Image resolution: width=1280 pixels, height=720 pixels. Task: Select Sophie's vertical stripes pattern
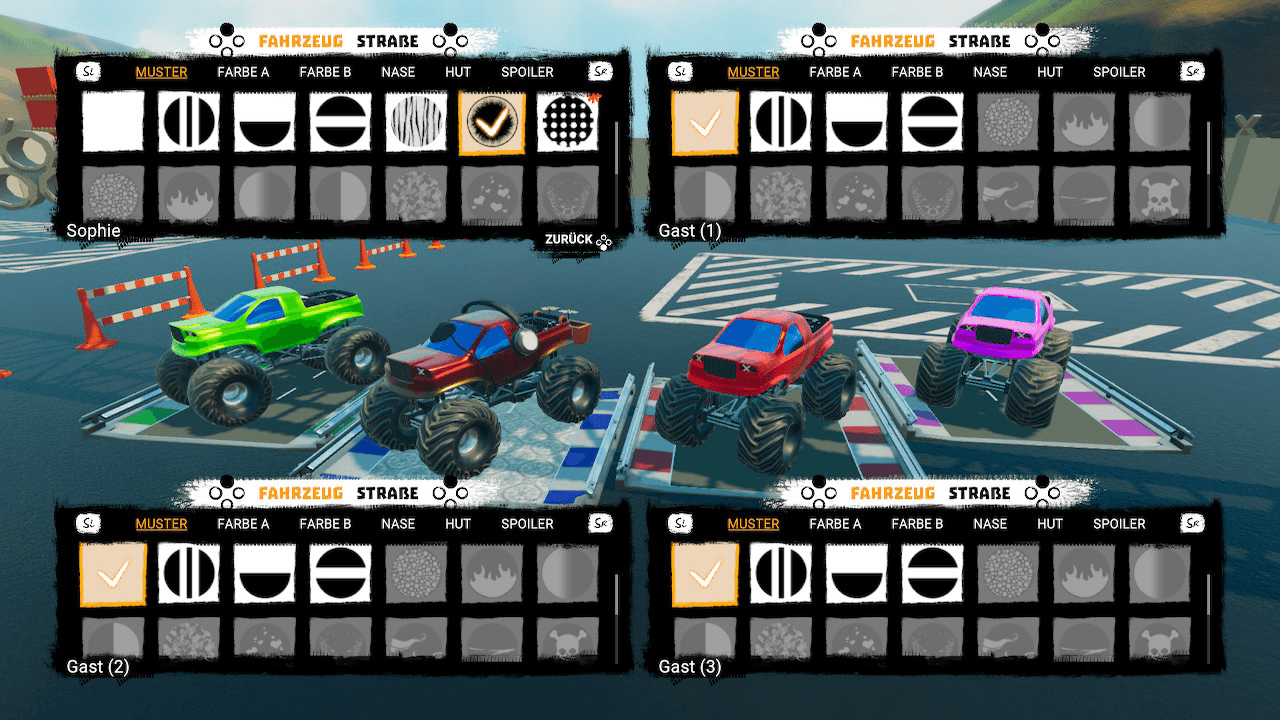click(x=189, y=122)
